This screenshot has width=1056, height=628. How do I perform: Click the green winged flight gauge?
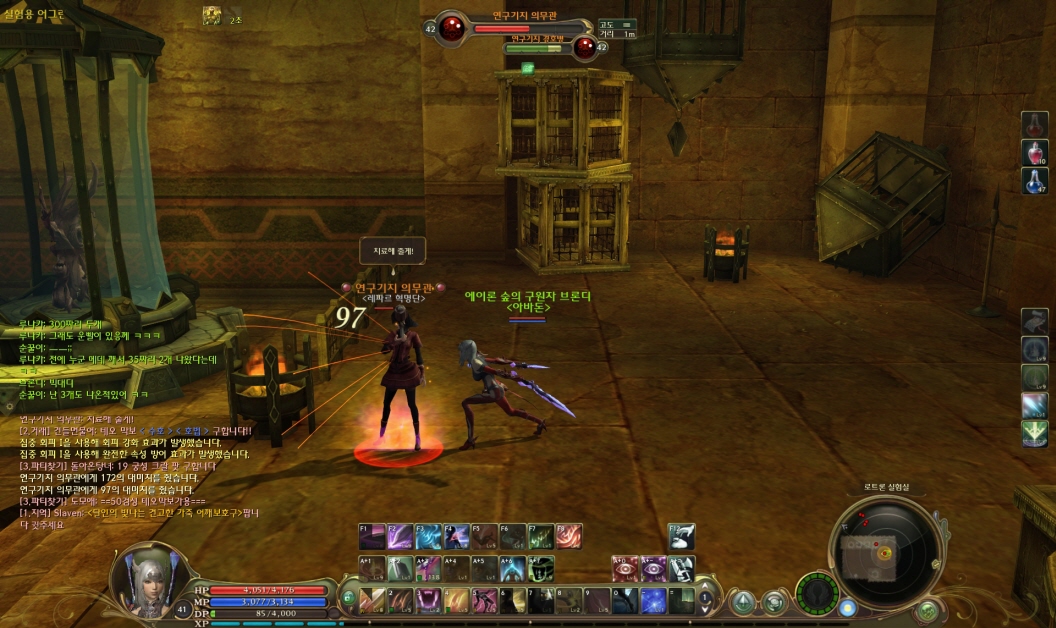coord(817,593)
